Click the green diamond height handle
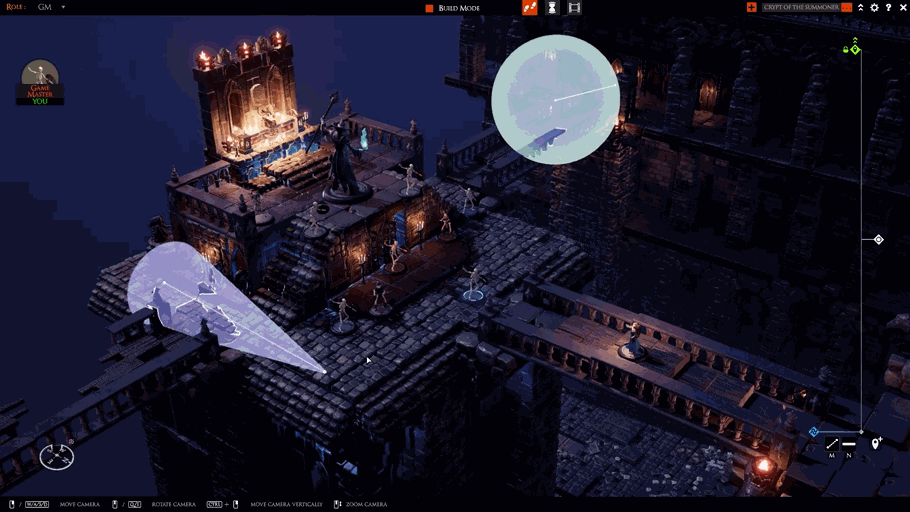Image resolution: width=910 pixels, height=512 pixels. coord(855,50)
